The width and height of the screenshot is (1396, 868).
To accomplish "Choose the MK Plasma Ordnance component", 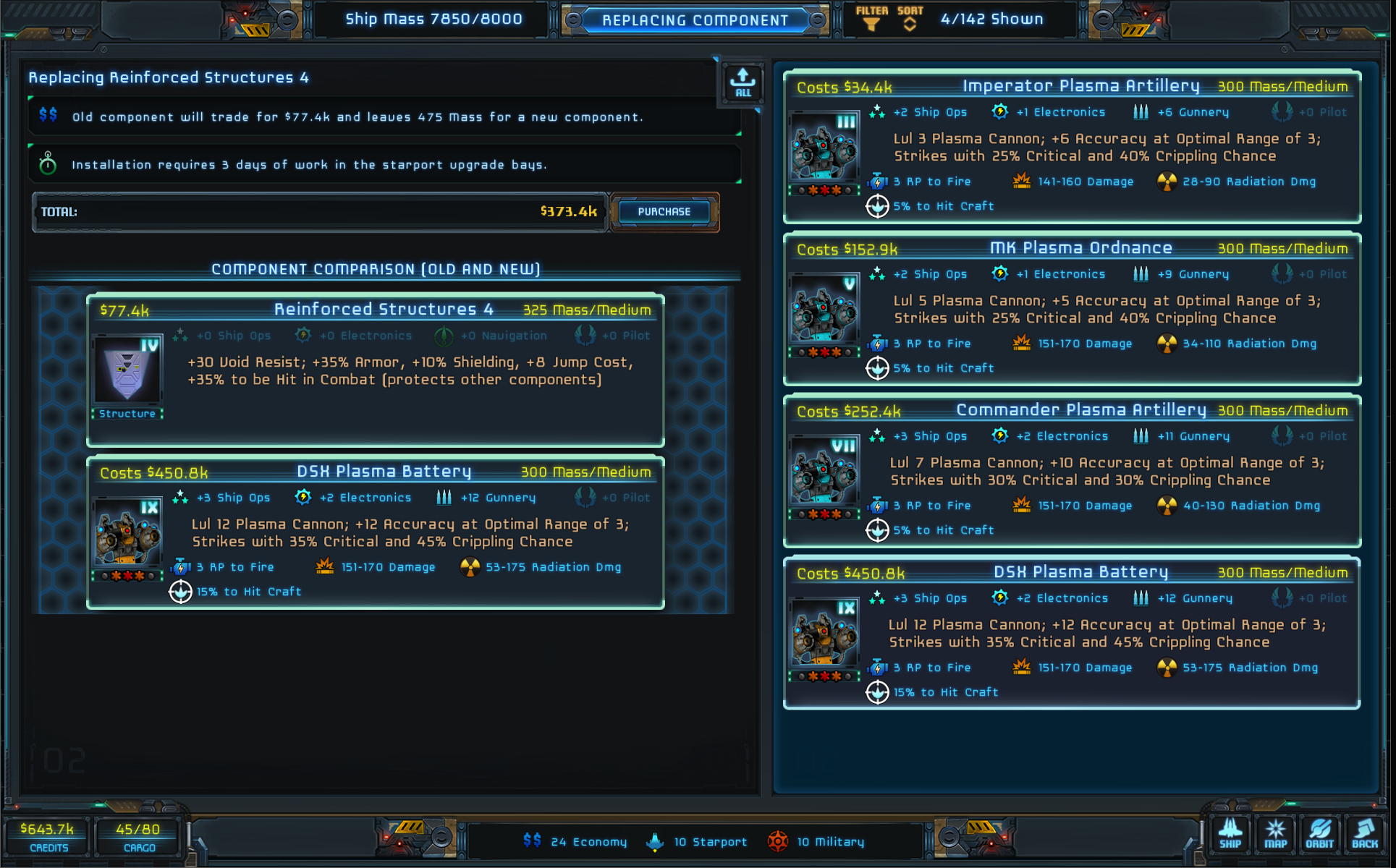I will coord(1071,309).
